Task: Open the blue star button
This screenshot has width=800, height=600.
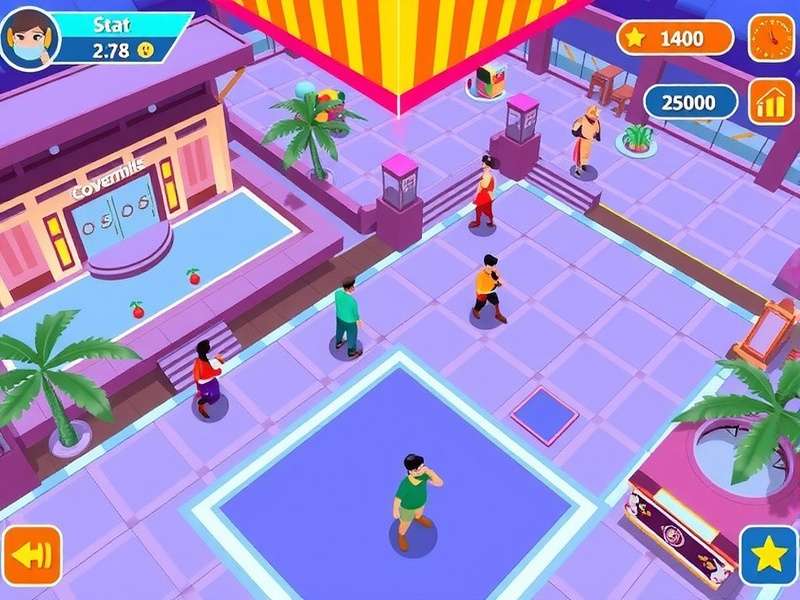Action: click(768, 555)
